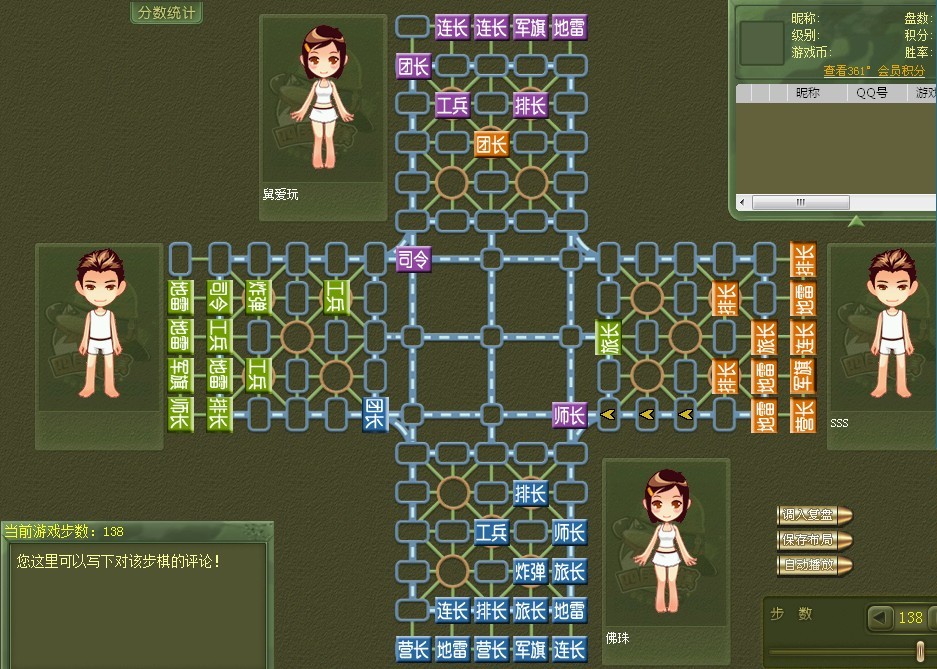Choose the purple 师长 piece

(x=569, y=414)
